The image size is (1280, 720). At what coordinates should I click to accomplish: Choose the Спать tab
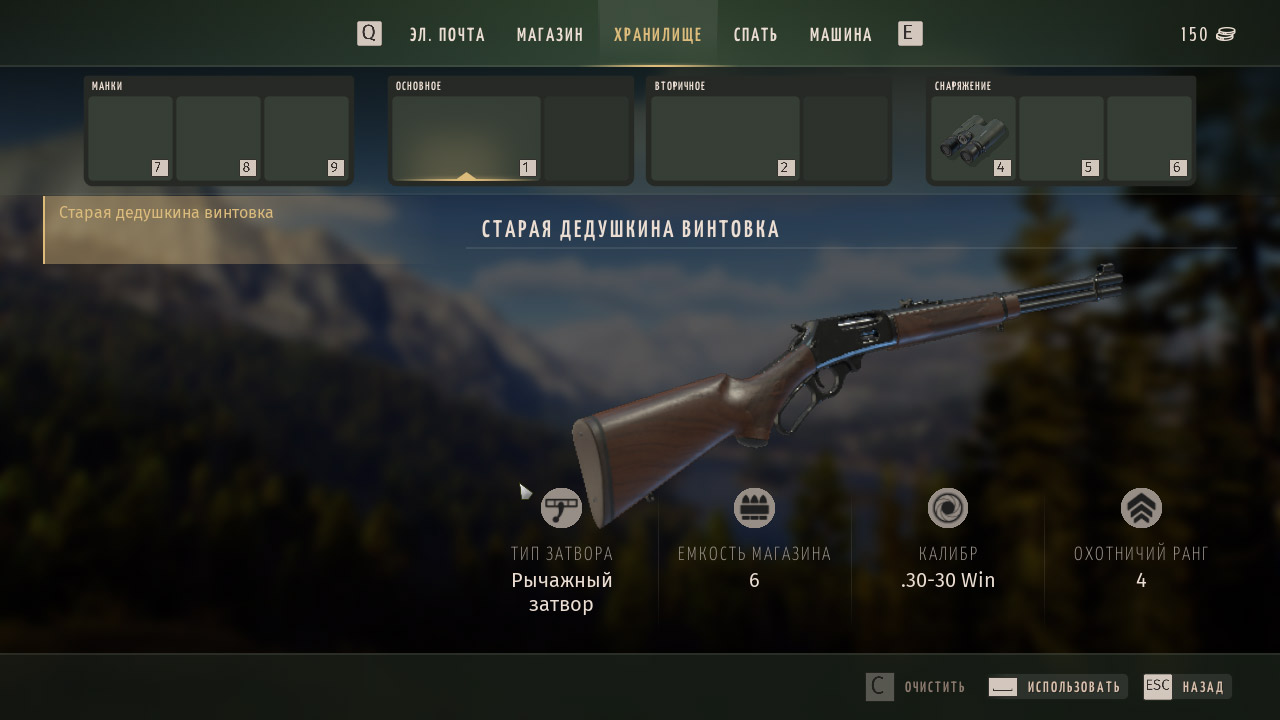755,35
